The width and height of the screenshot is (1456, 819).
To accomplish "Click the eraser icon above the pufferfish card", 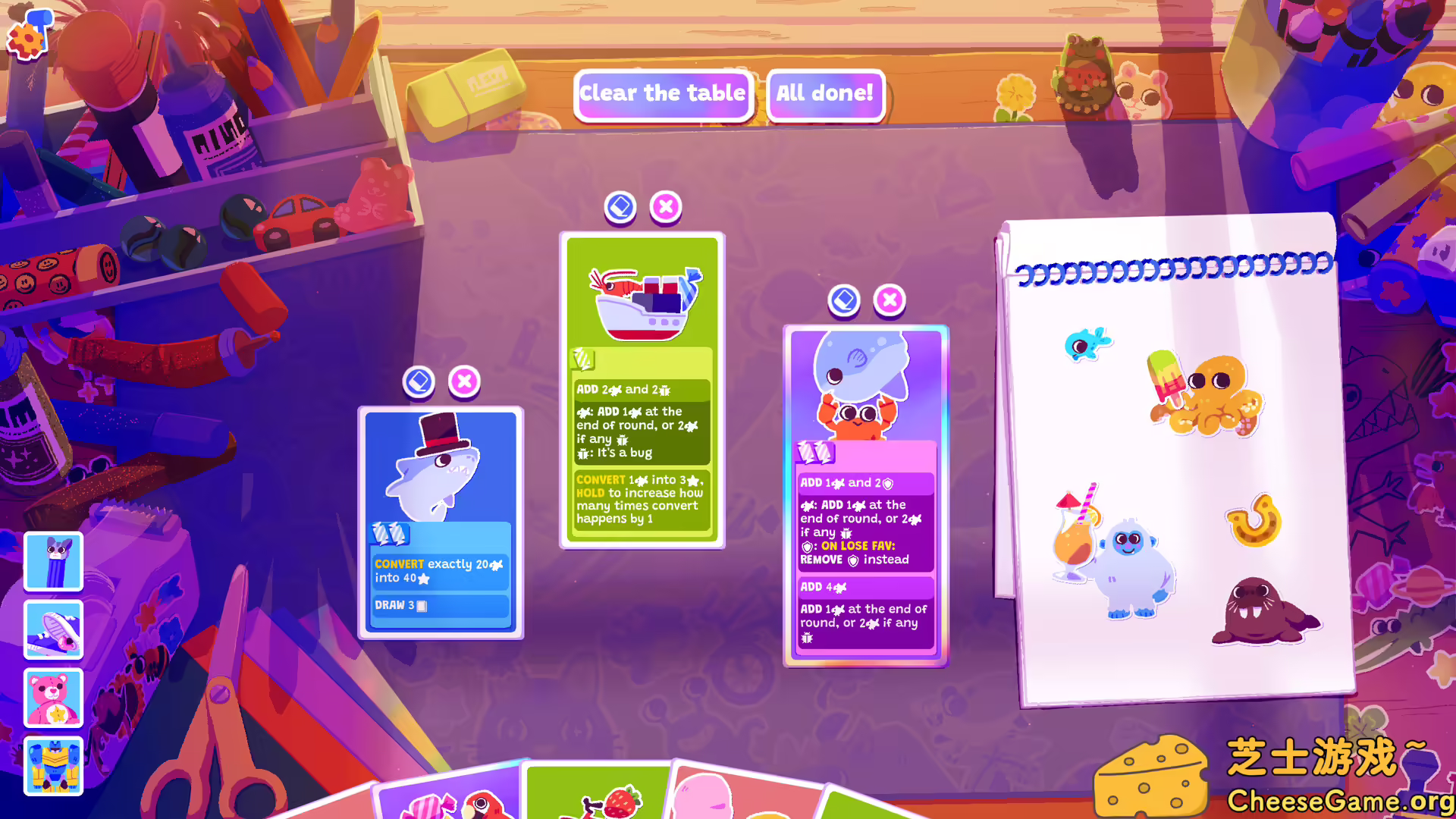I will click(x=843, y=300).
